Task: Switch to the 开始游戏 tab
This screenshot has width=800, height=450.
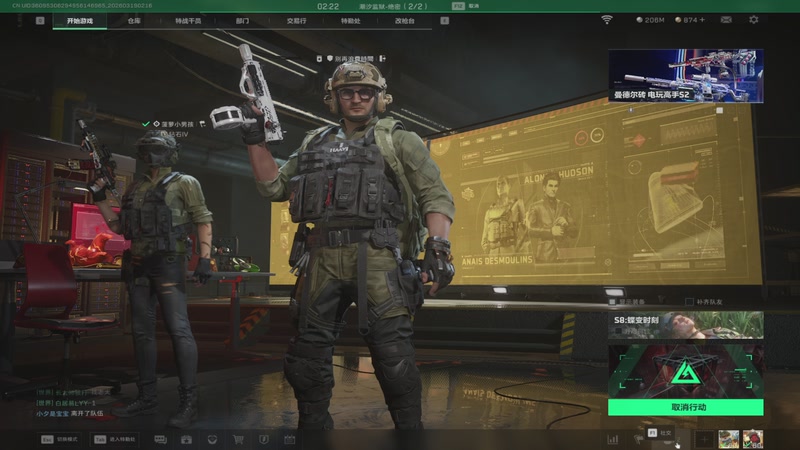Action: [x=85, y=20]
